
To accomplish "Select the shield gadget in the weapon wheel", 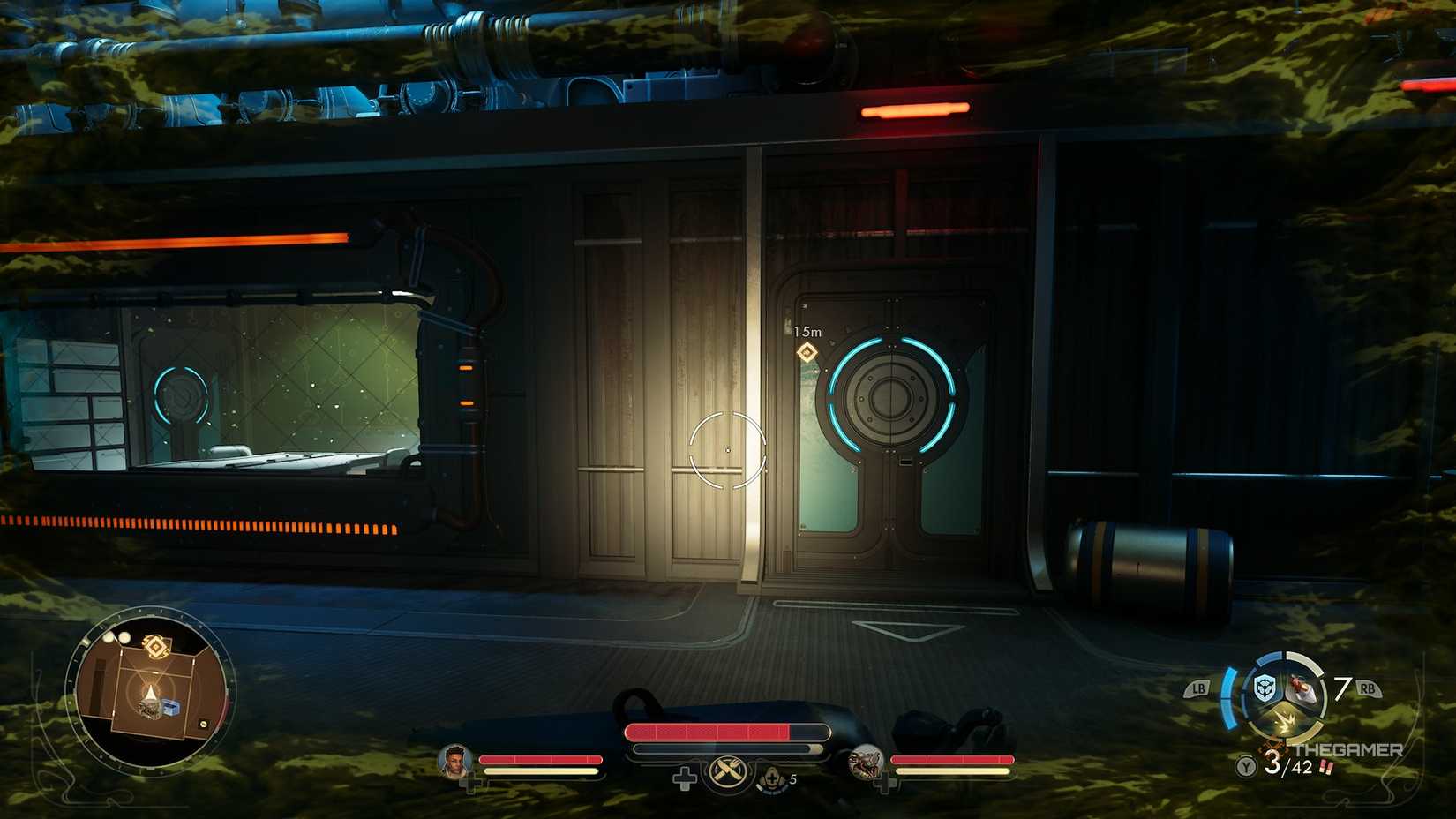I will pos(1265,687).
